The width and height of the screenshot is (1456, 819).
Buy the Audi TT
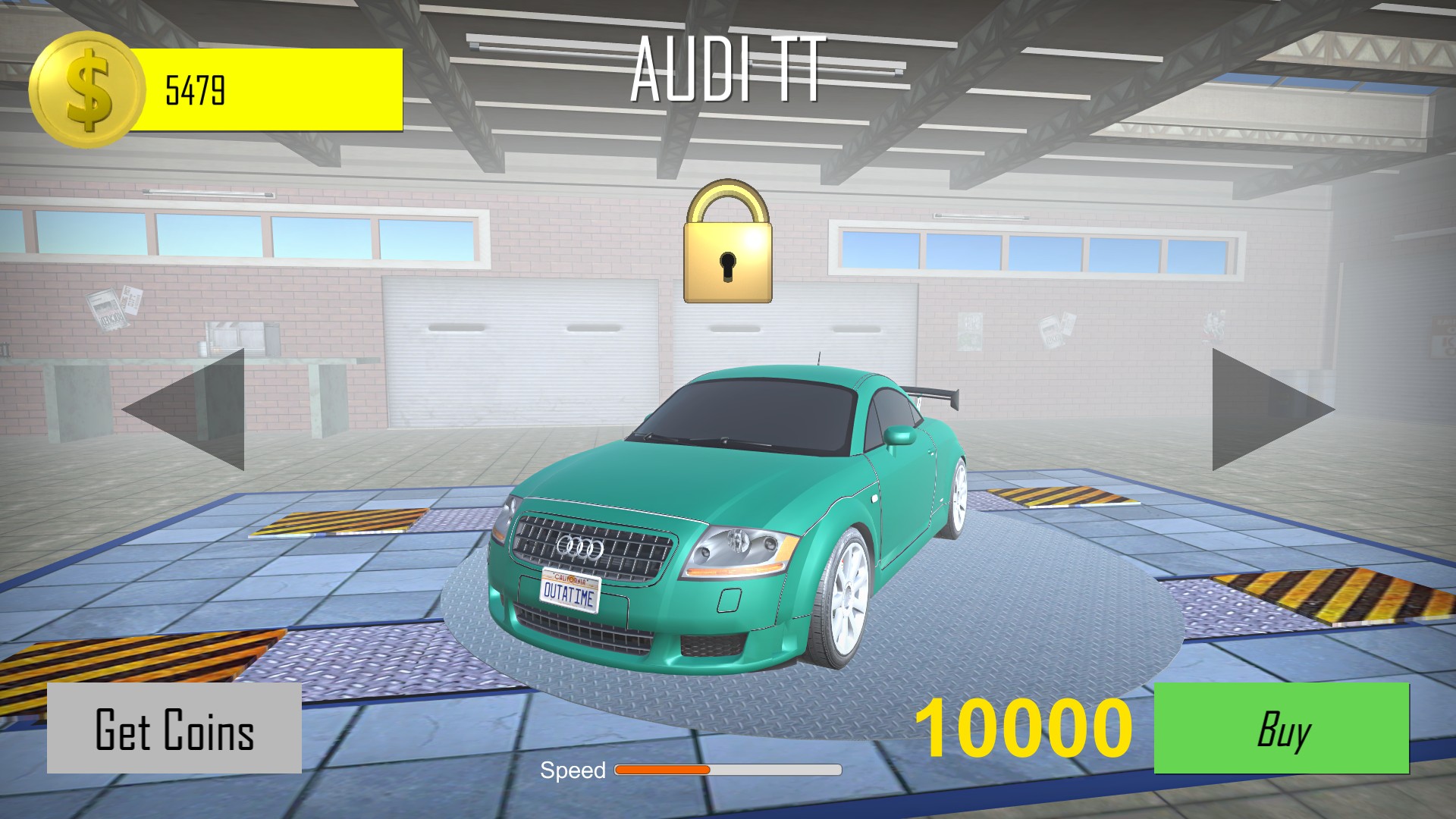pyautogui.click(x=1281, y=729)
